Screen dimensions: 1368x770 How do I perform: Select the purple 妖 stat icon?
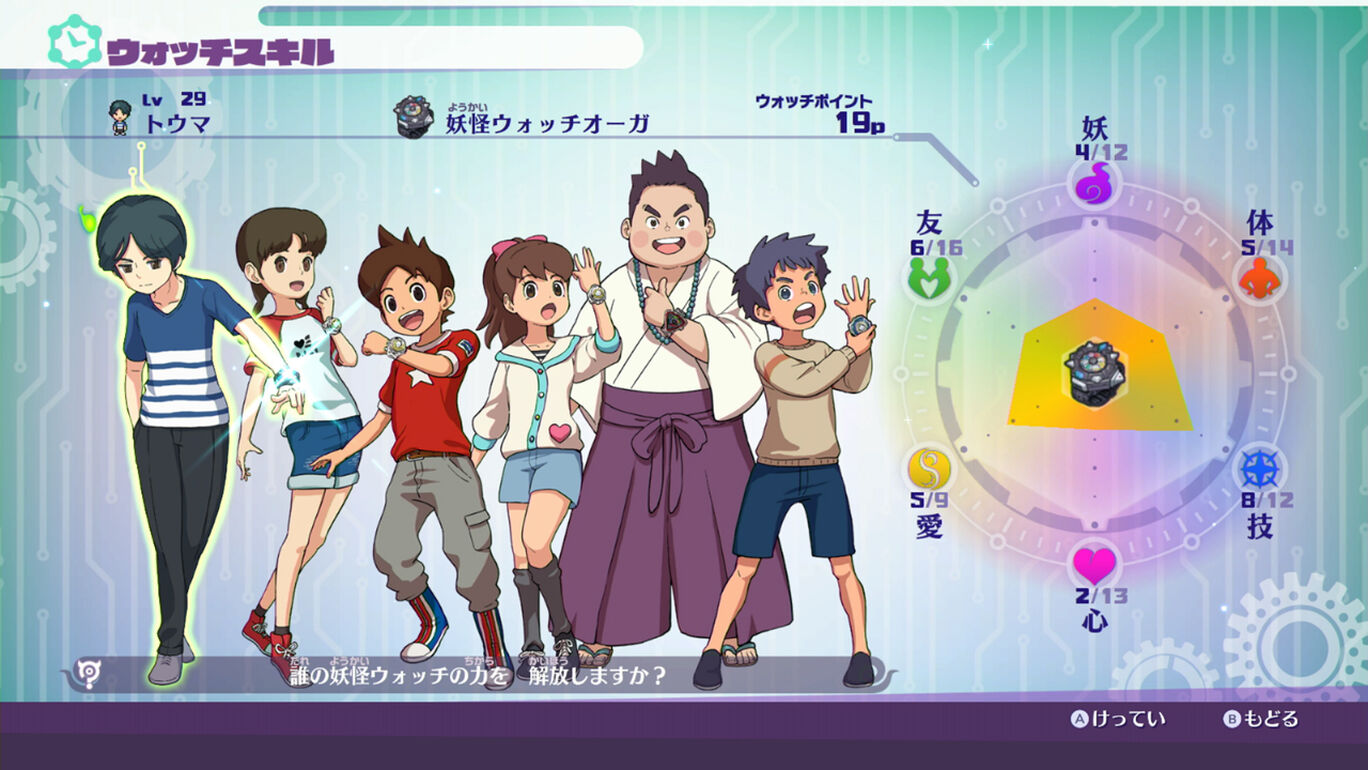click(1094, 183)
